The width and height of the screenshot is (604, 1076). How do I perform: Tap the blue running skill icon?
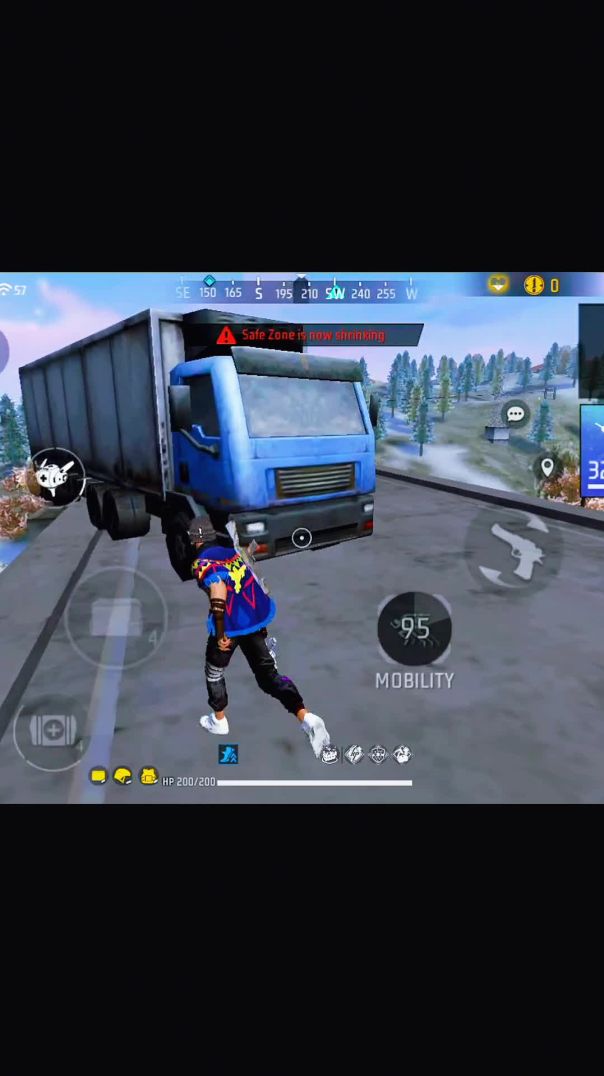click(228, 754)
